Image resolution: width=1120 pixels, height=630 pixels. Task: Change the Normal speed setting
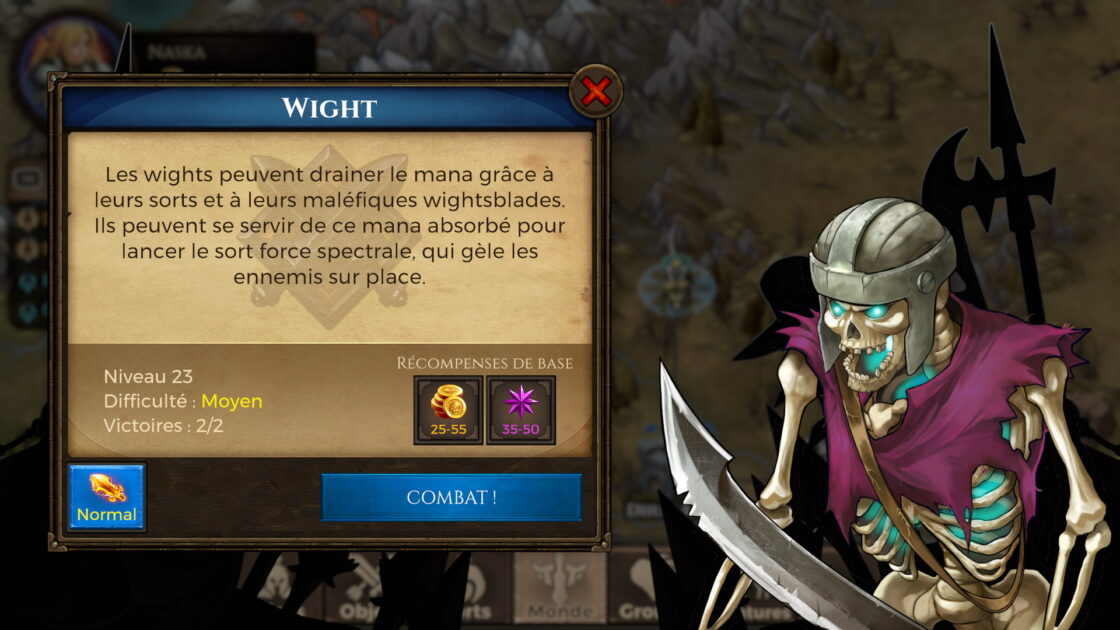coord(107,497)
